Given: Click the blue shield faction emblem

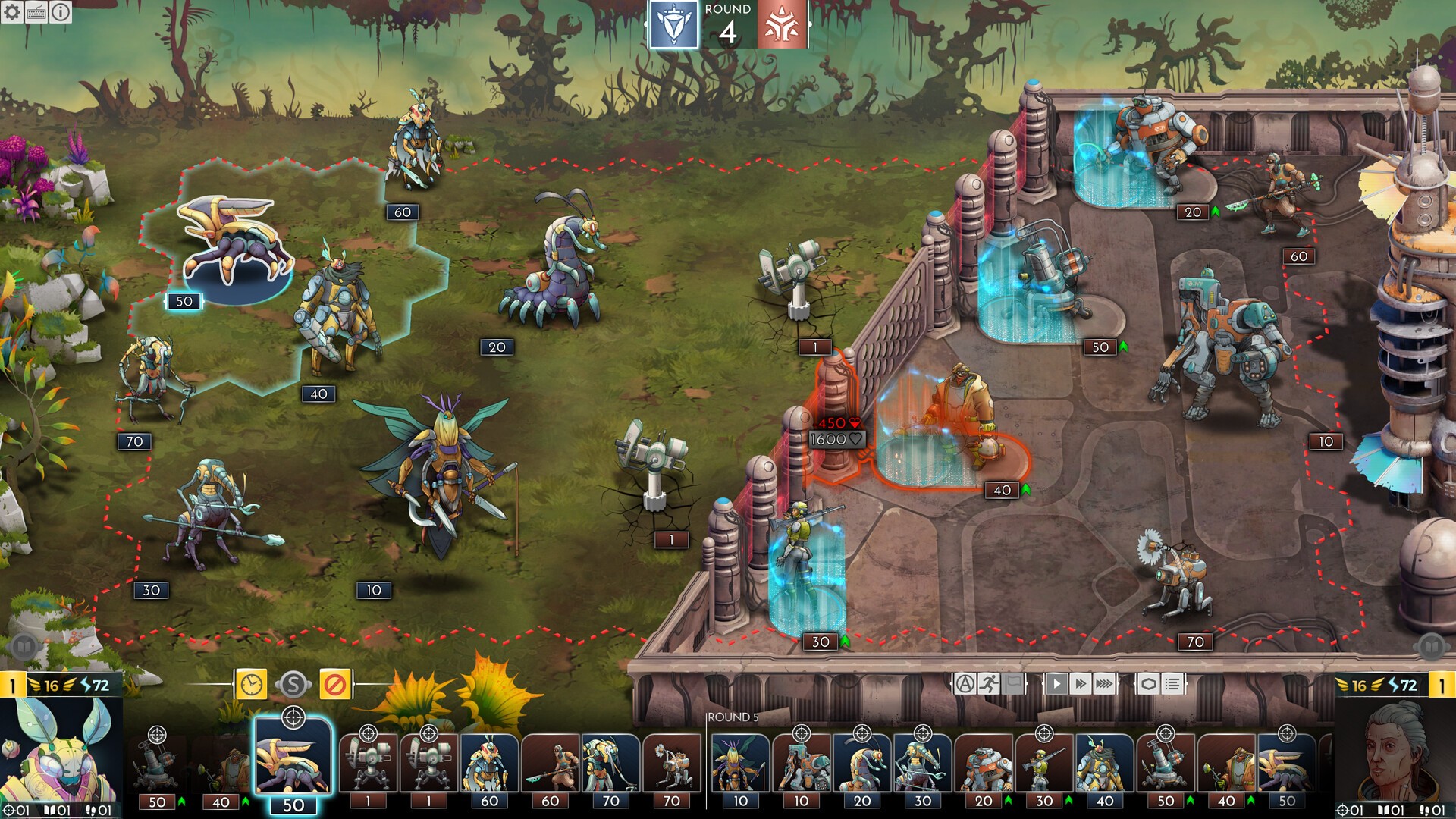Looking at the screenshot, I should 673,26.
